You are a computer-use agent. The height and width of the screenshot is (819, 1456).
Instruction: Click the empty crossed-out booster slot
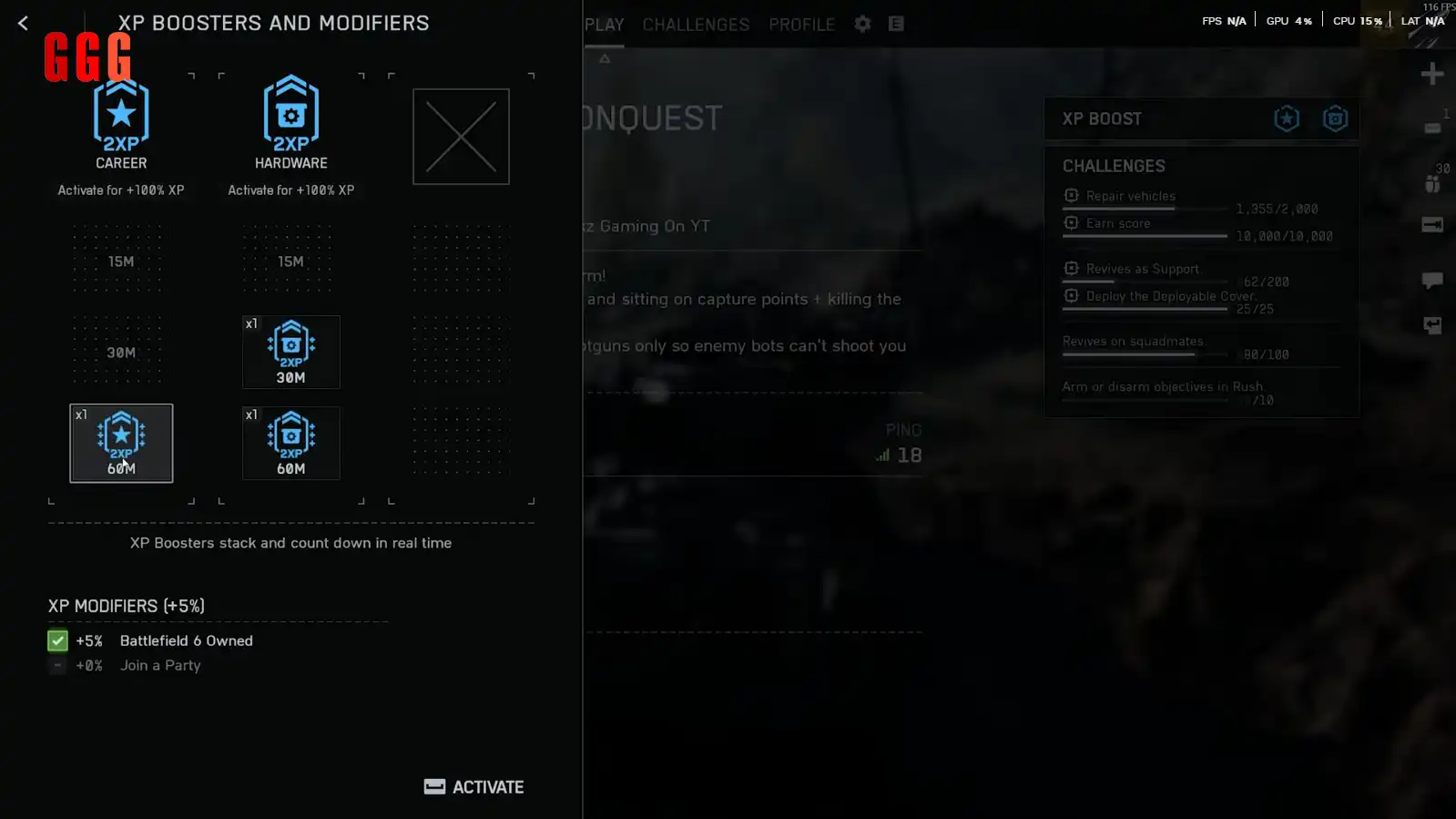click(x=461, y=137)
